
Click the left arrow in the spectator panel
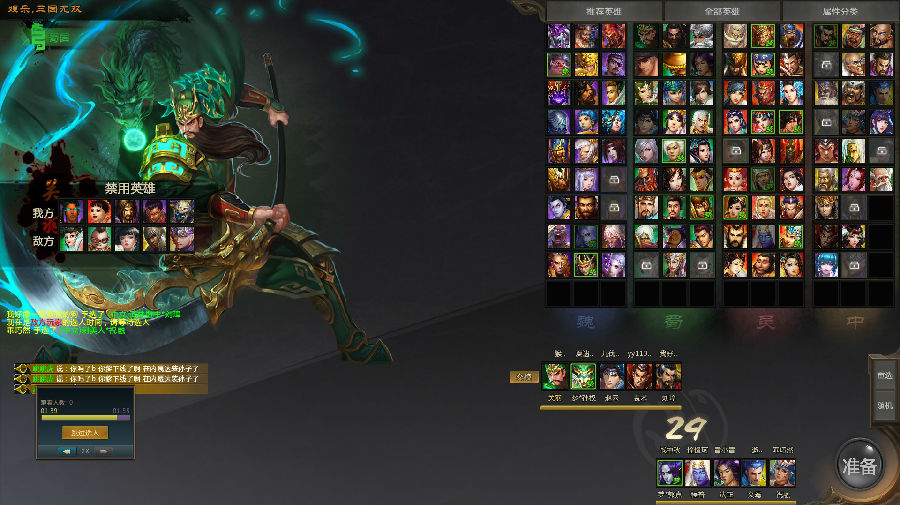point(67,451)
